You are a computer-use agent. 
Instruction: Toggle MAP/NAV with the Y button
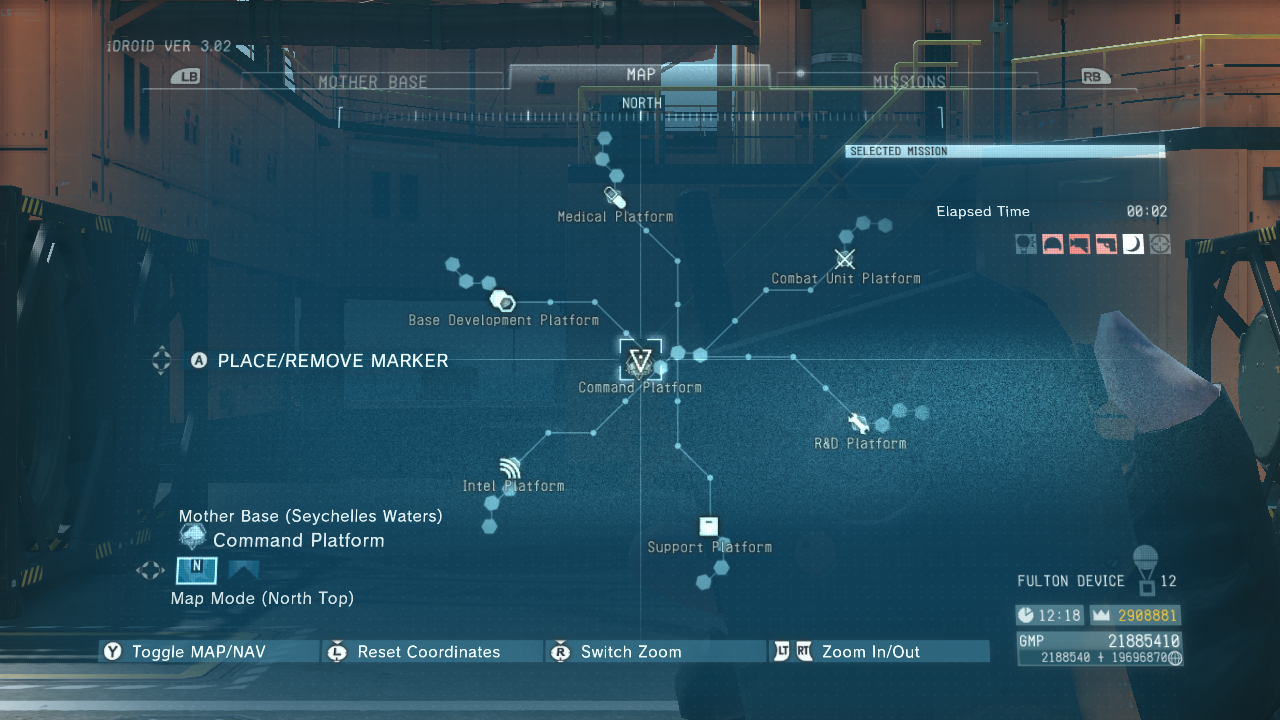[x=112, y=651]
